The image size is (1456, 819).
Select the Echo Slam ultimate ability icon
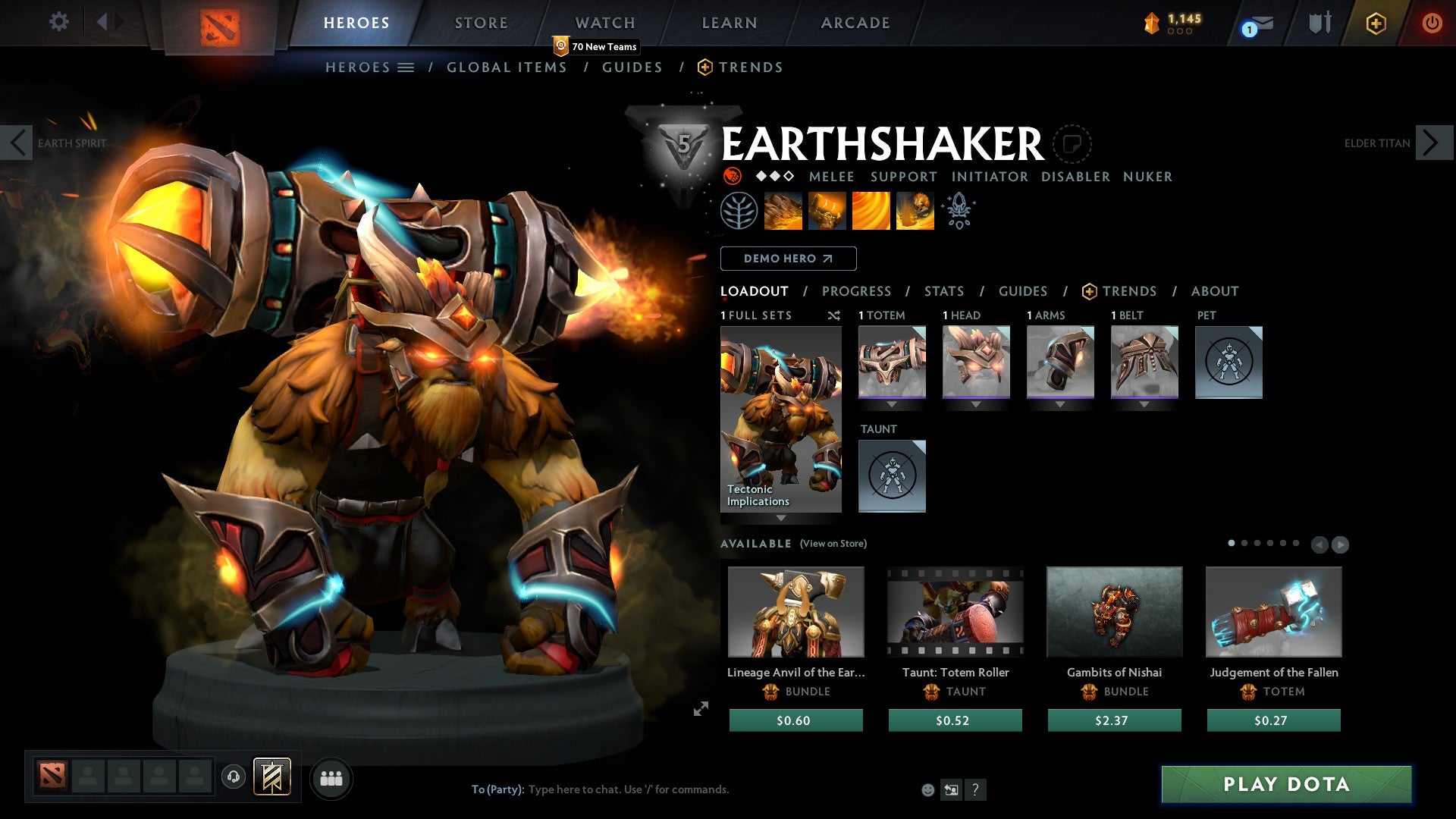(x=914, y=211)
